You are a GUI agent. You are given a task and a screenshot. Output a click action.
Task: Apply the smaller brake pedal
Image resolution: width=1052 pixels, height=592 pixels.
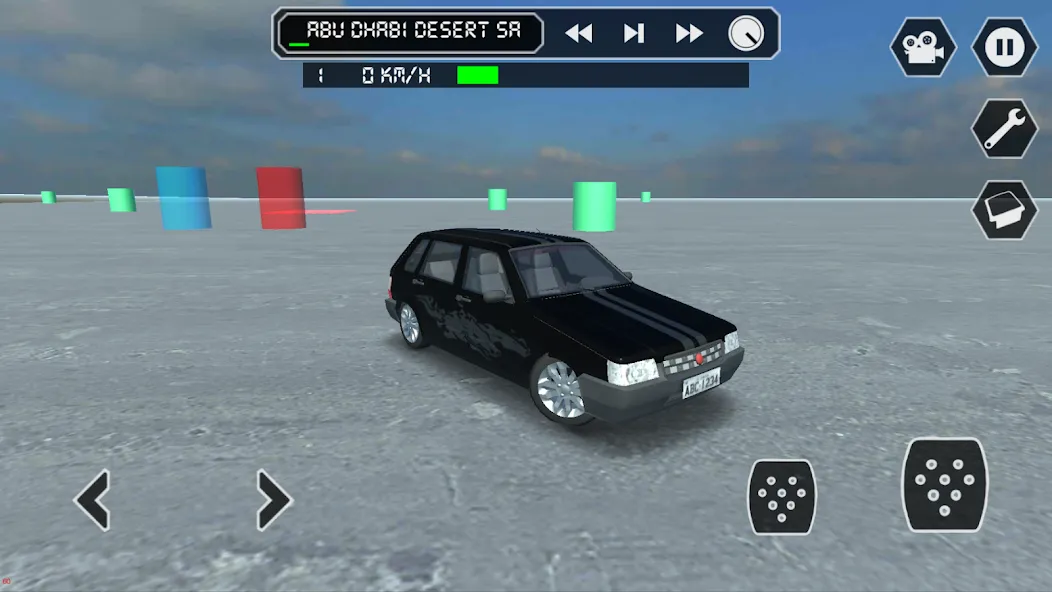[x=782, y=496]
